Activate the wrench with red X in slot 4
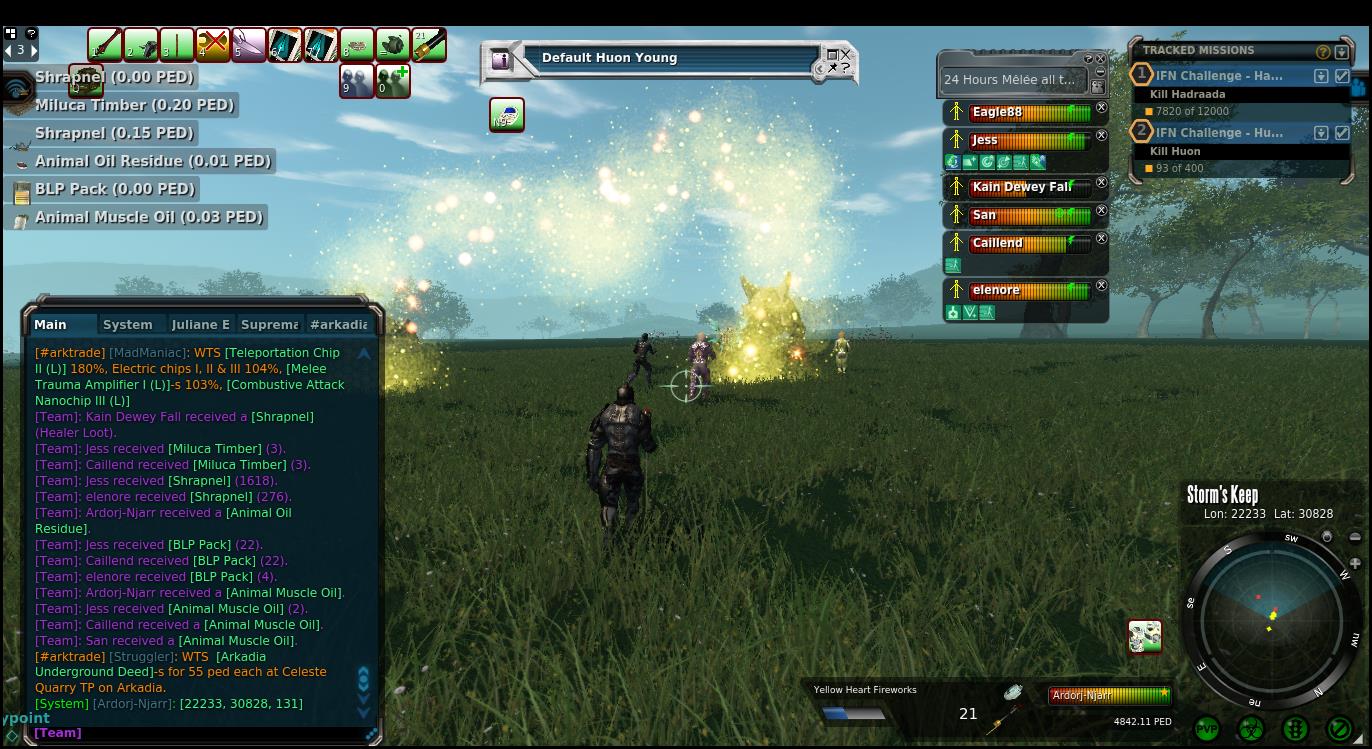 213,45
